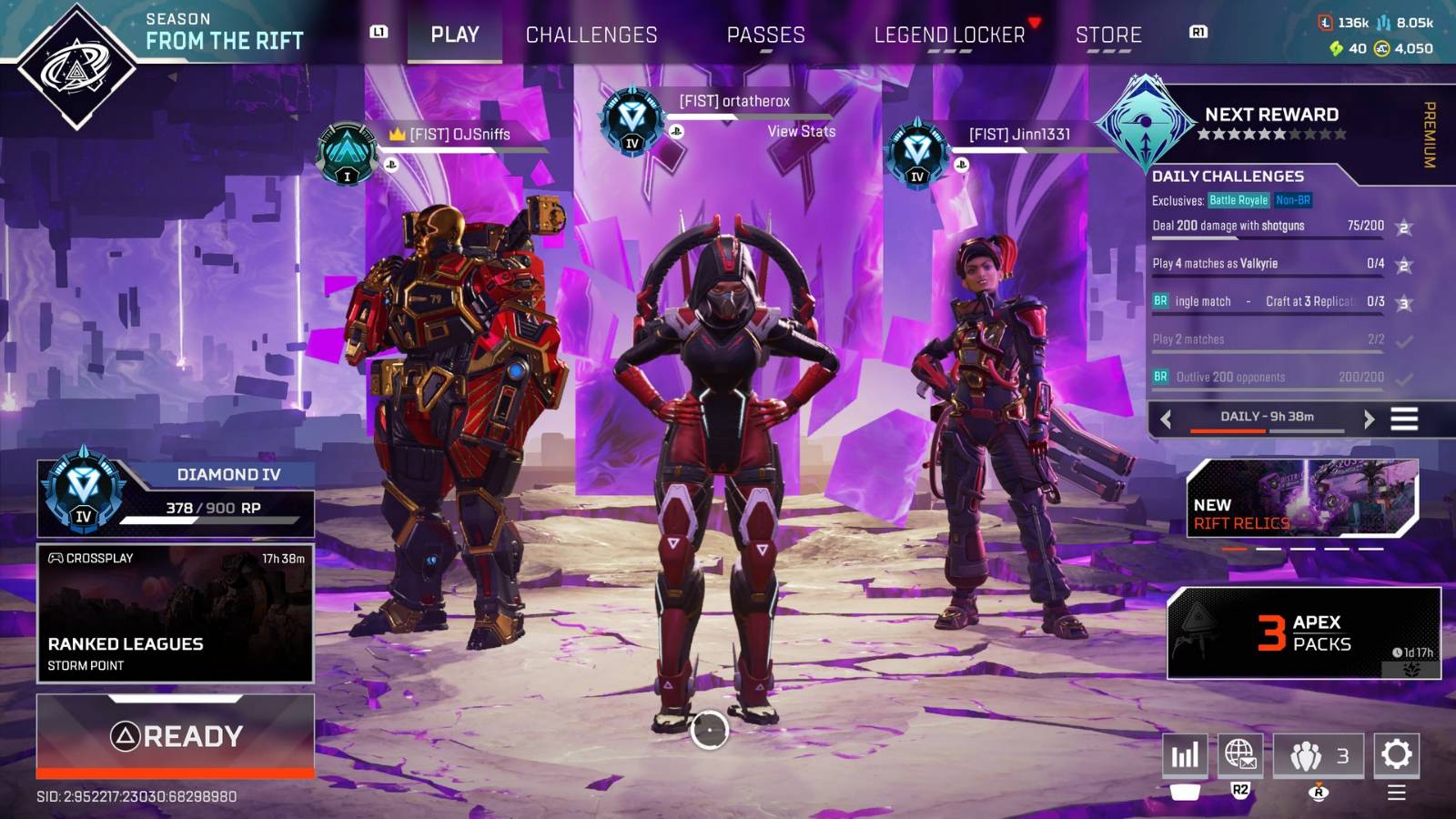
Task: Go to the next challenge page
Action: (1369, 419)
